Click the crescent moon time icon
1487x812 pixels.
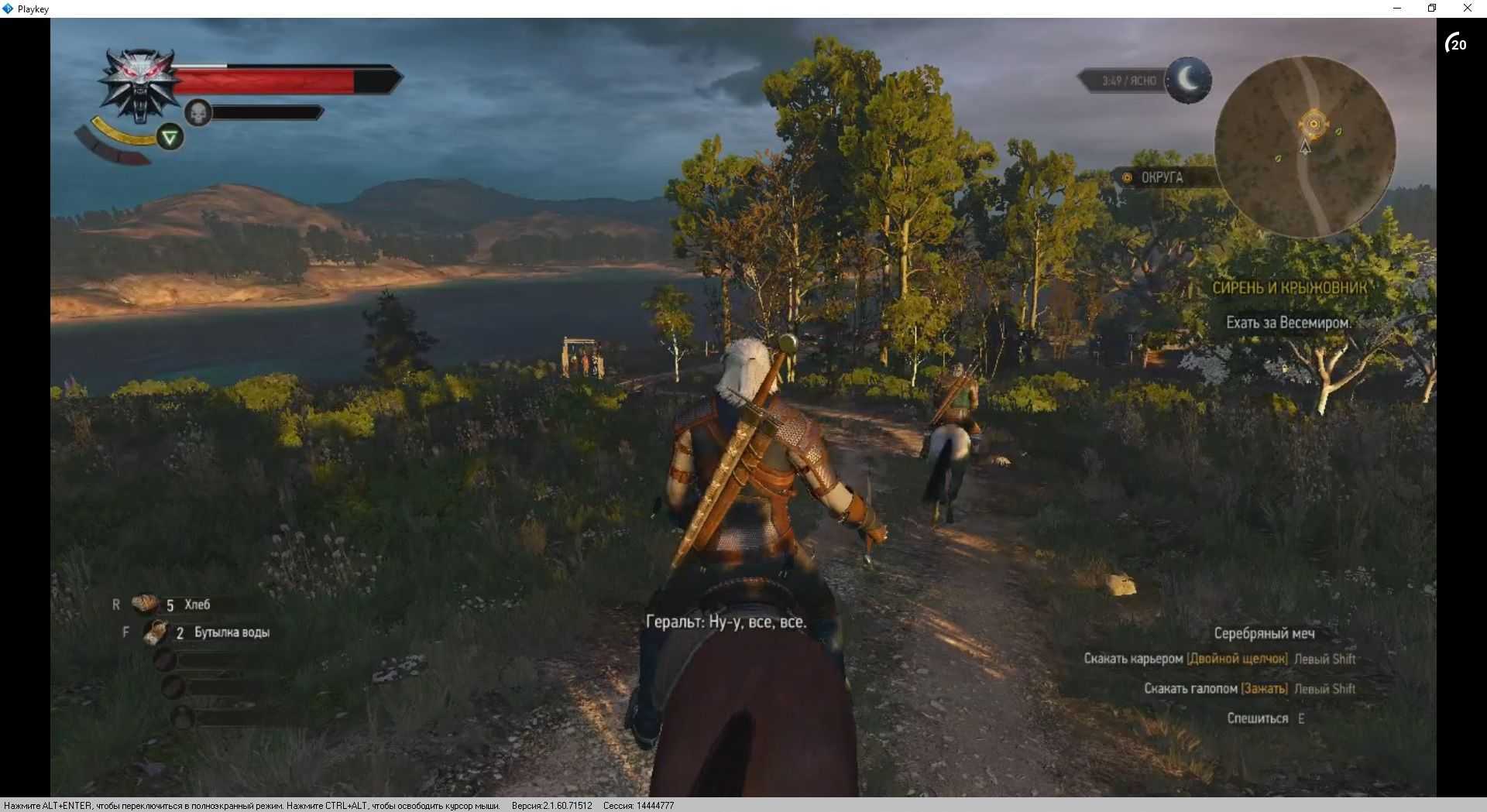[1189, 80]
